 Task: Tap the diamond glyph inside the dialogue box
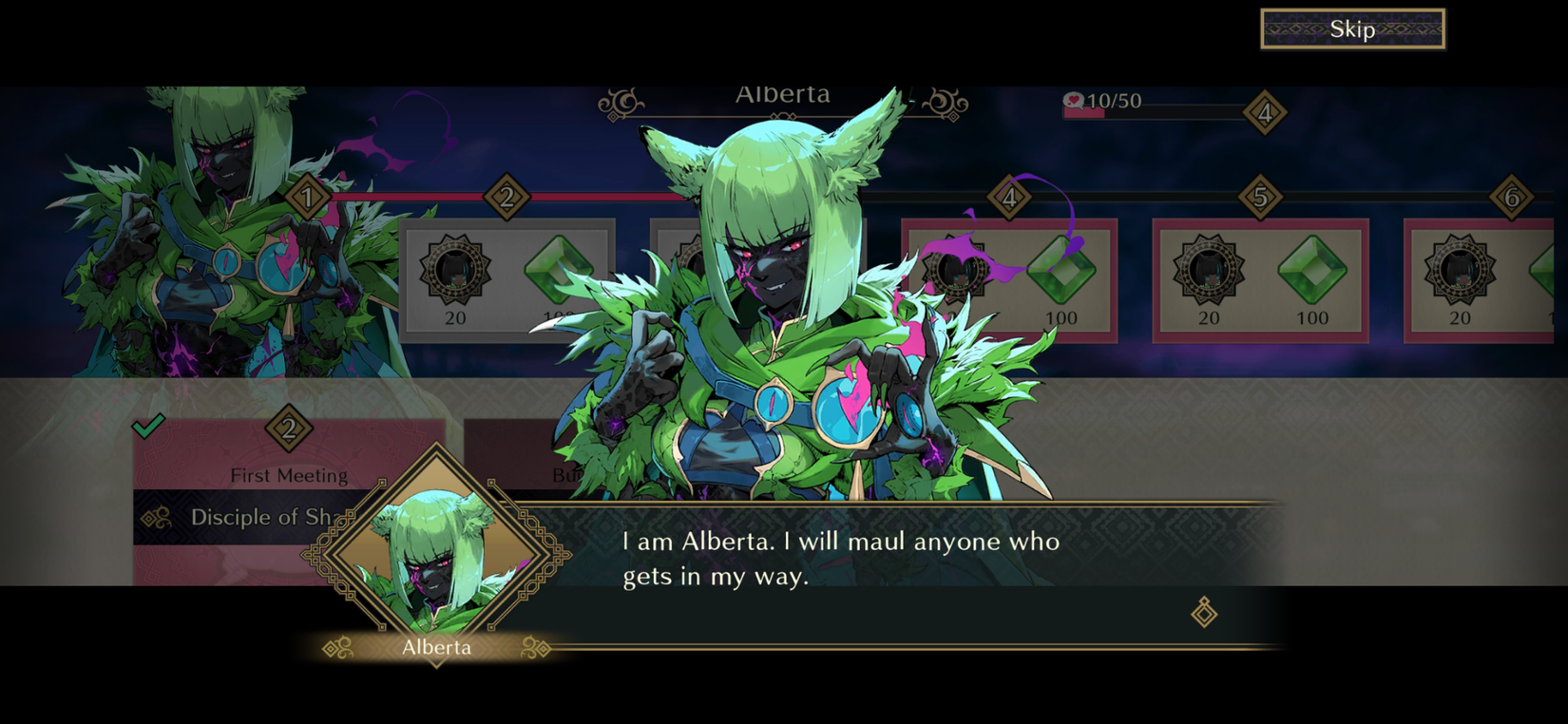click(x=1205, y=615)
